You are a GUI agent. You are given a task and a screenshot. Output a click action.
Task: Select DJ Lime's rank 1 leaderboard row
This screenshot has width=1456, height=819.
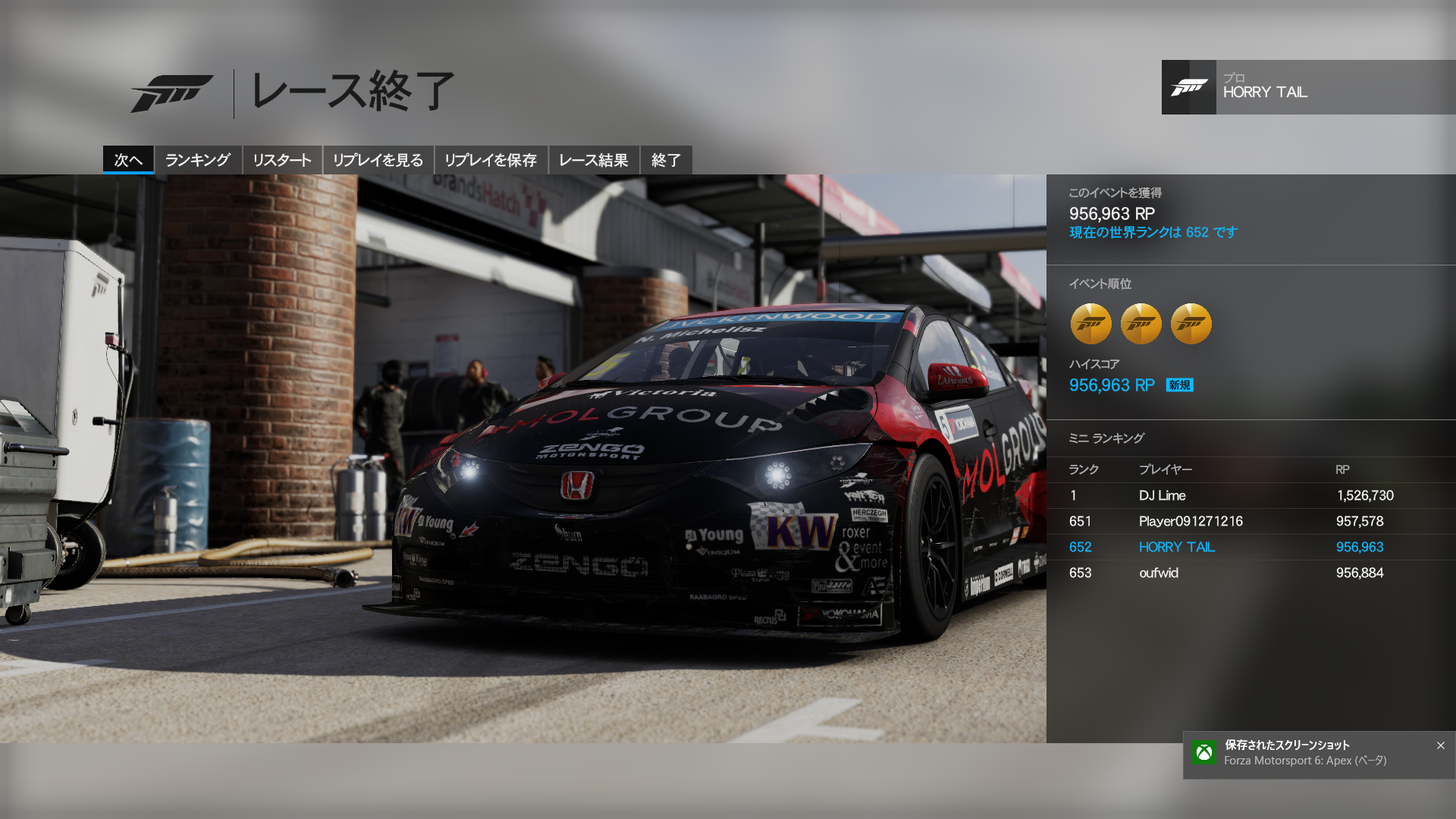(x=1251, y=496)
